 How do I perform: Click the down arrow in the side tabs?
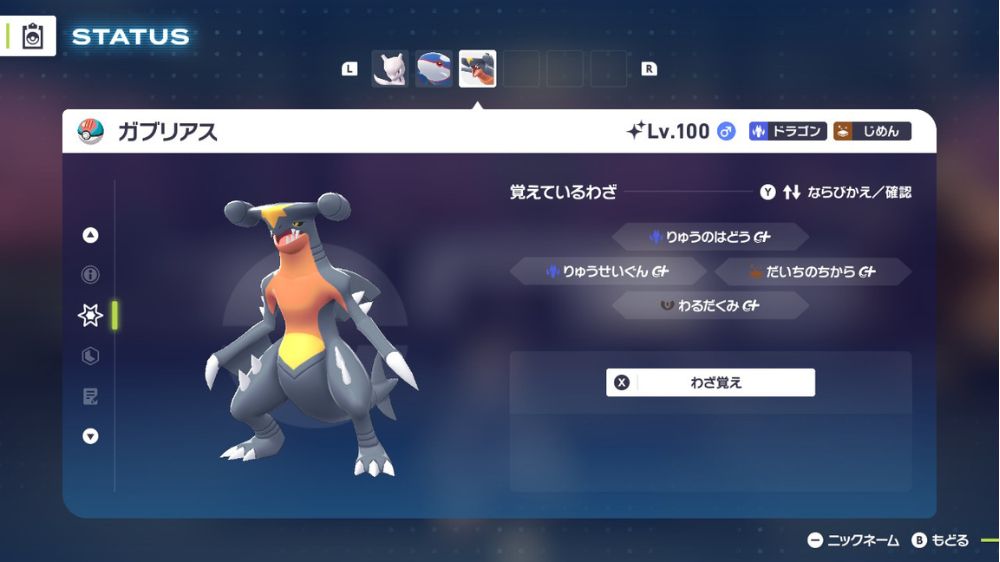[x=90, y=436]
